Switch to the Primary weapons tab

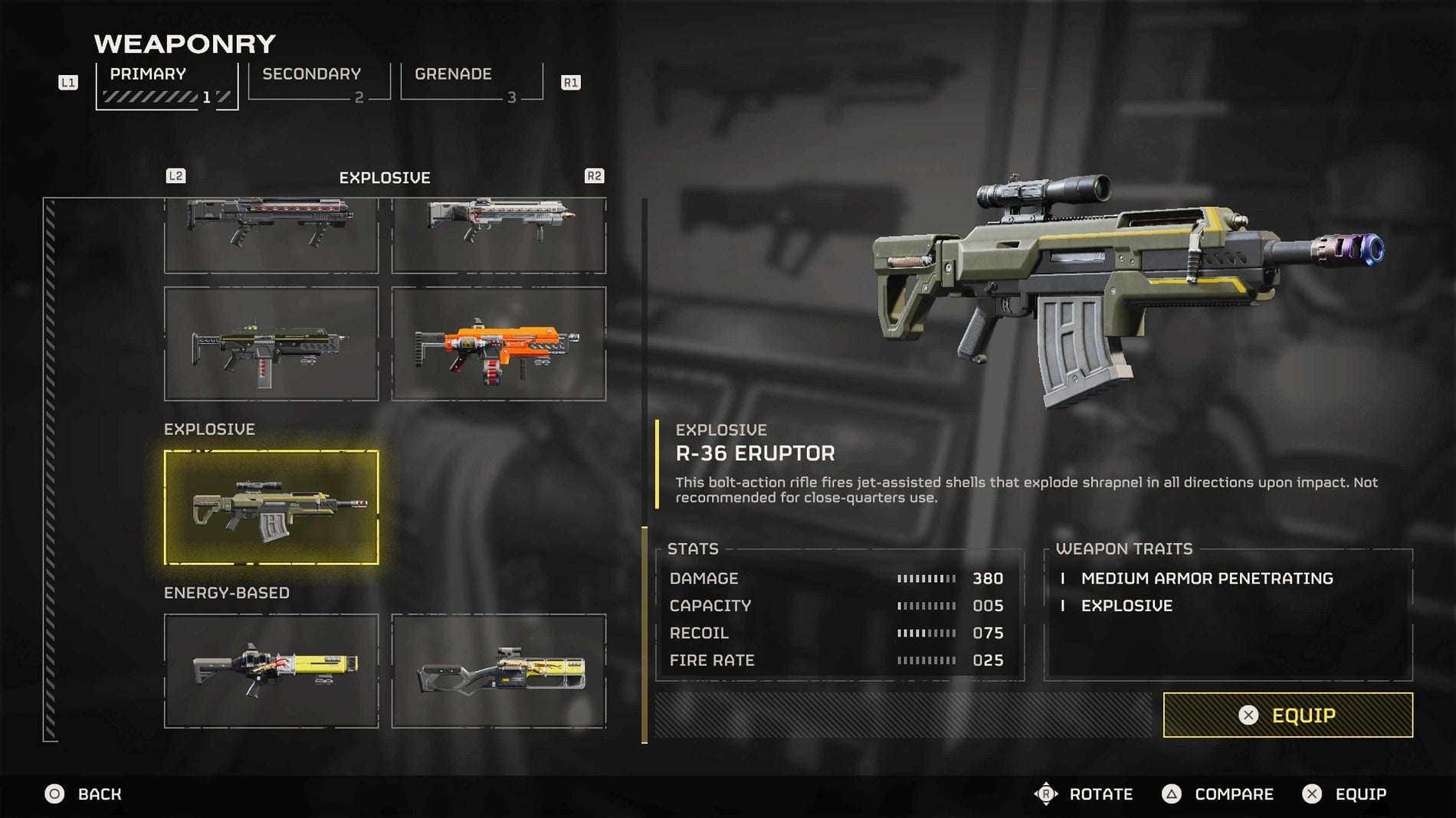pos(166,84)
